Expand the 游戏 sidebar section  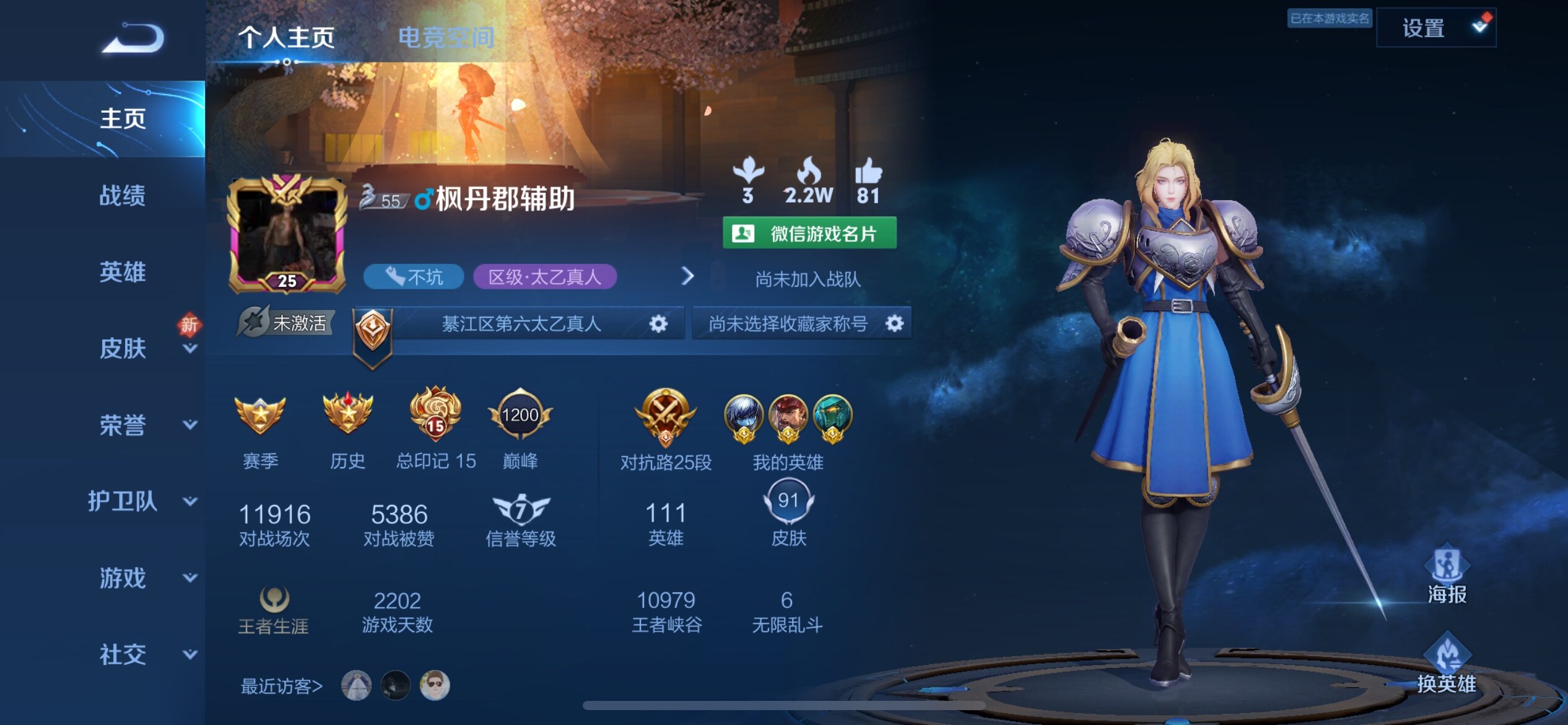[x=124, y=578]
